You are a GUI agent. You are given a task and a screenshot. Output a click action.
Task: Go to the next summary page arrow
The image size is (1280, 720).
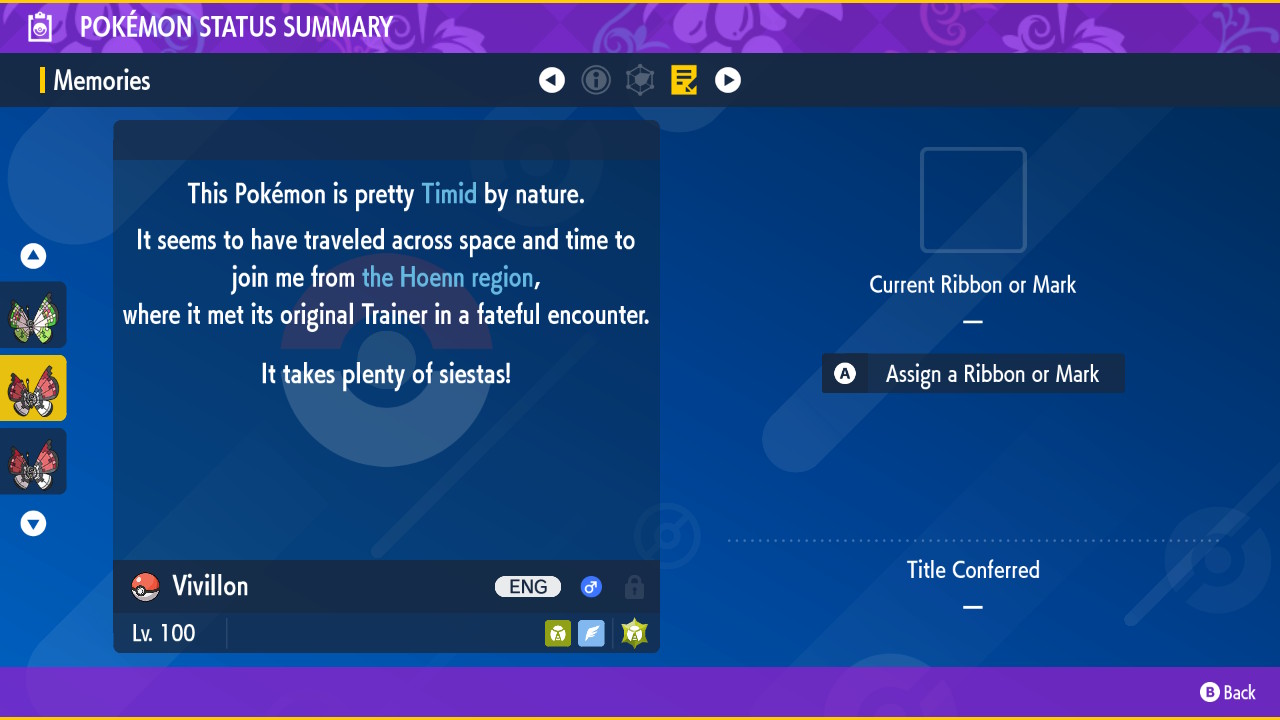(x=728, y=80)
